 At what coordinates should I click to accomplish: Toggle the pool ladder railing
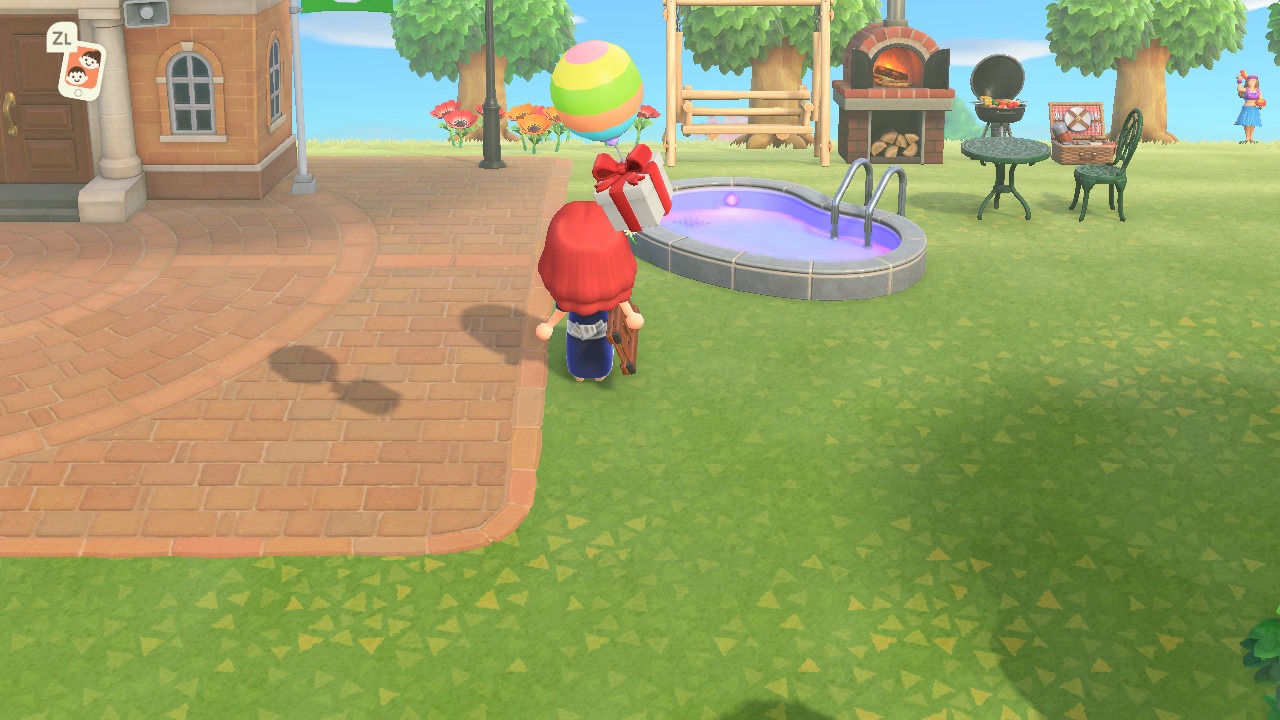point(867,190)
